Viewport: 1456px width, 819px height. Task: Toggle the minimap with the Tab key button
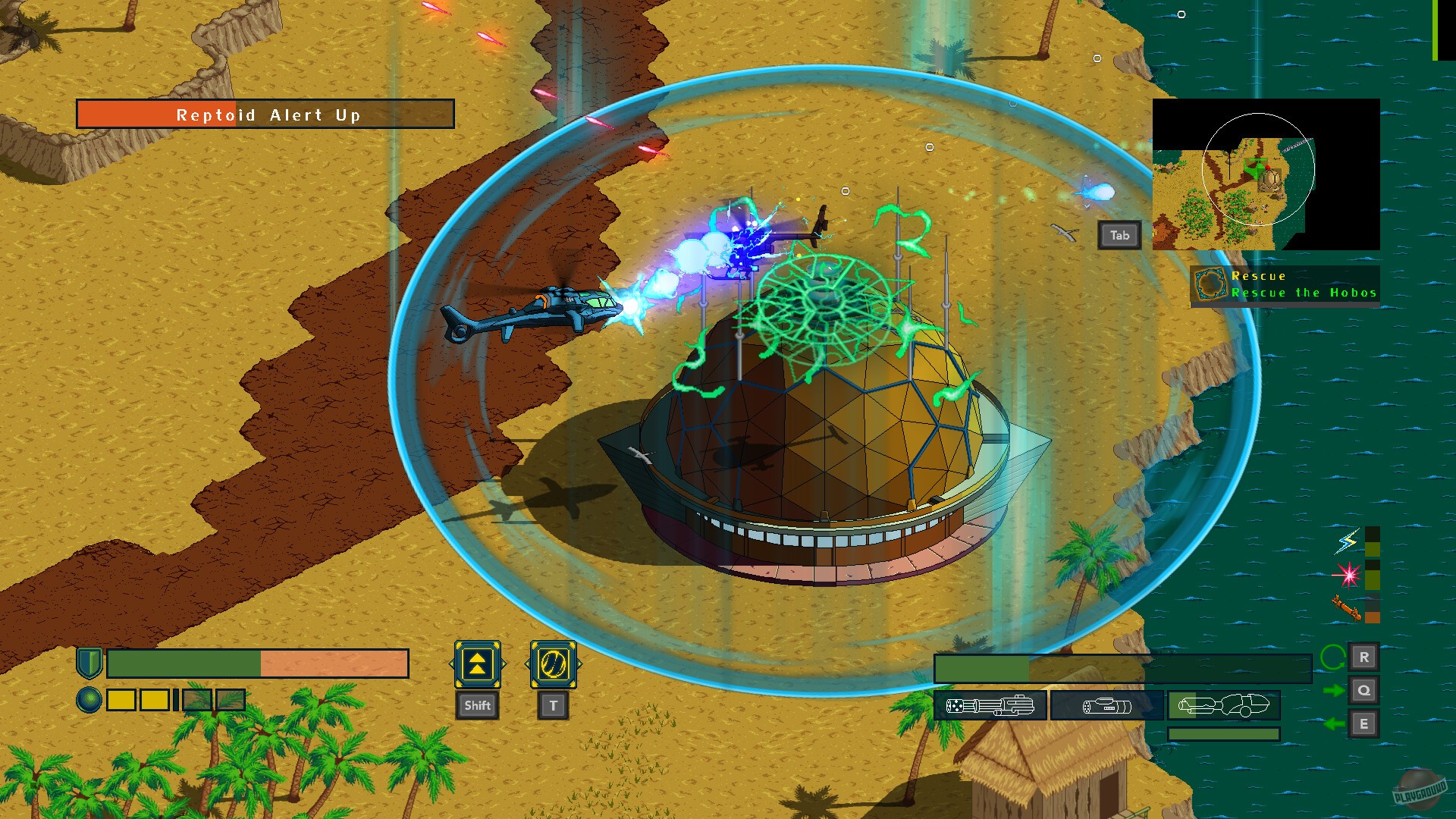click(1119, 235)
